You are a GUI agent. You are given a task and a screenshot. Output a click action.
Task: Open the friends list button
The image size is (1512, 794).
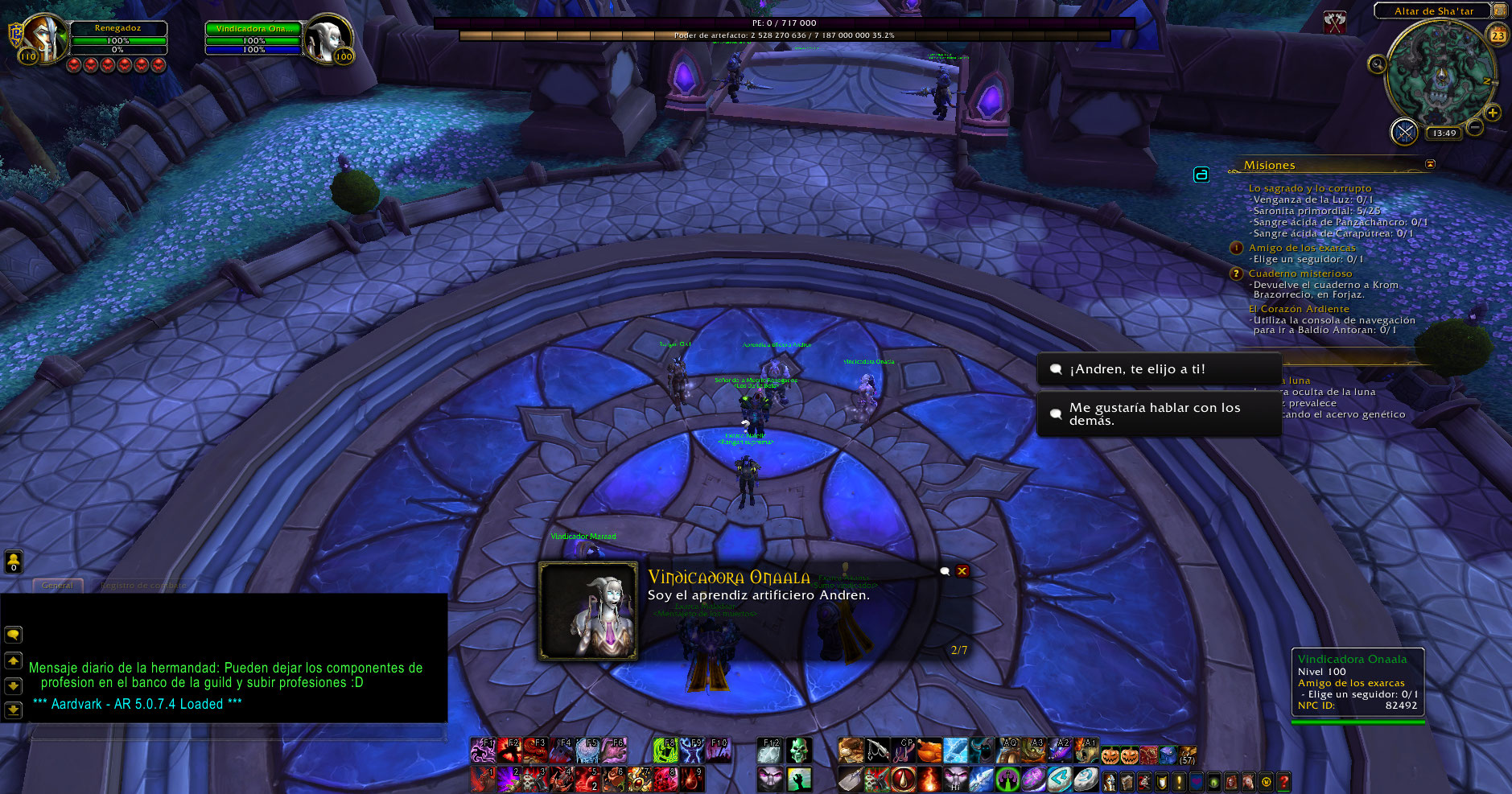coord(13,561)
